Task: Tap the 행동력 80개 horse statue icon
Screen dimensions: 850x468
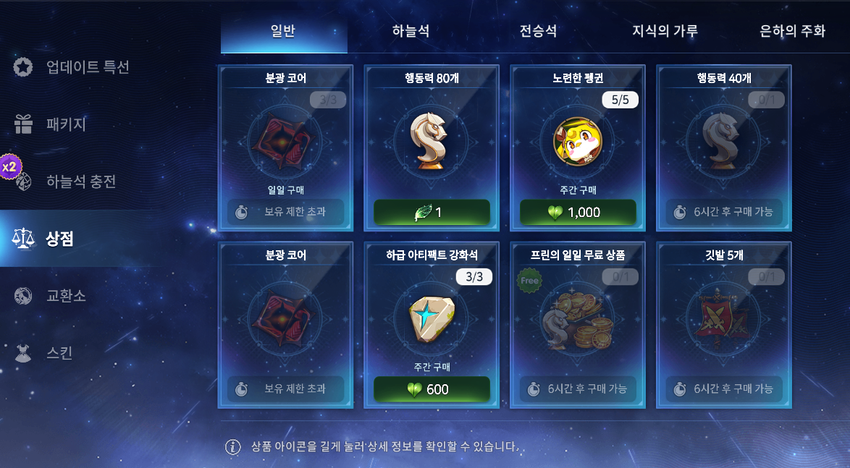Action: (x=431, y=139)
